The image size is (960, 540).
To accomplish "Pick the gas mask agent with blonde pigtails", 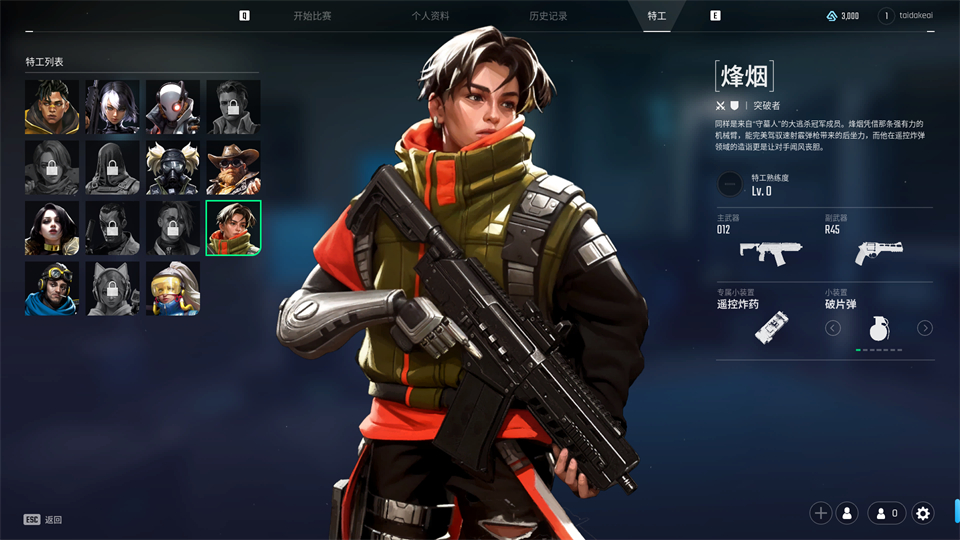I will (172, 168).
